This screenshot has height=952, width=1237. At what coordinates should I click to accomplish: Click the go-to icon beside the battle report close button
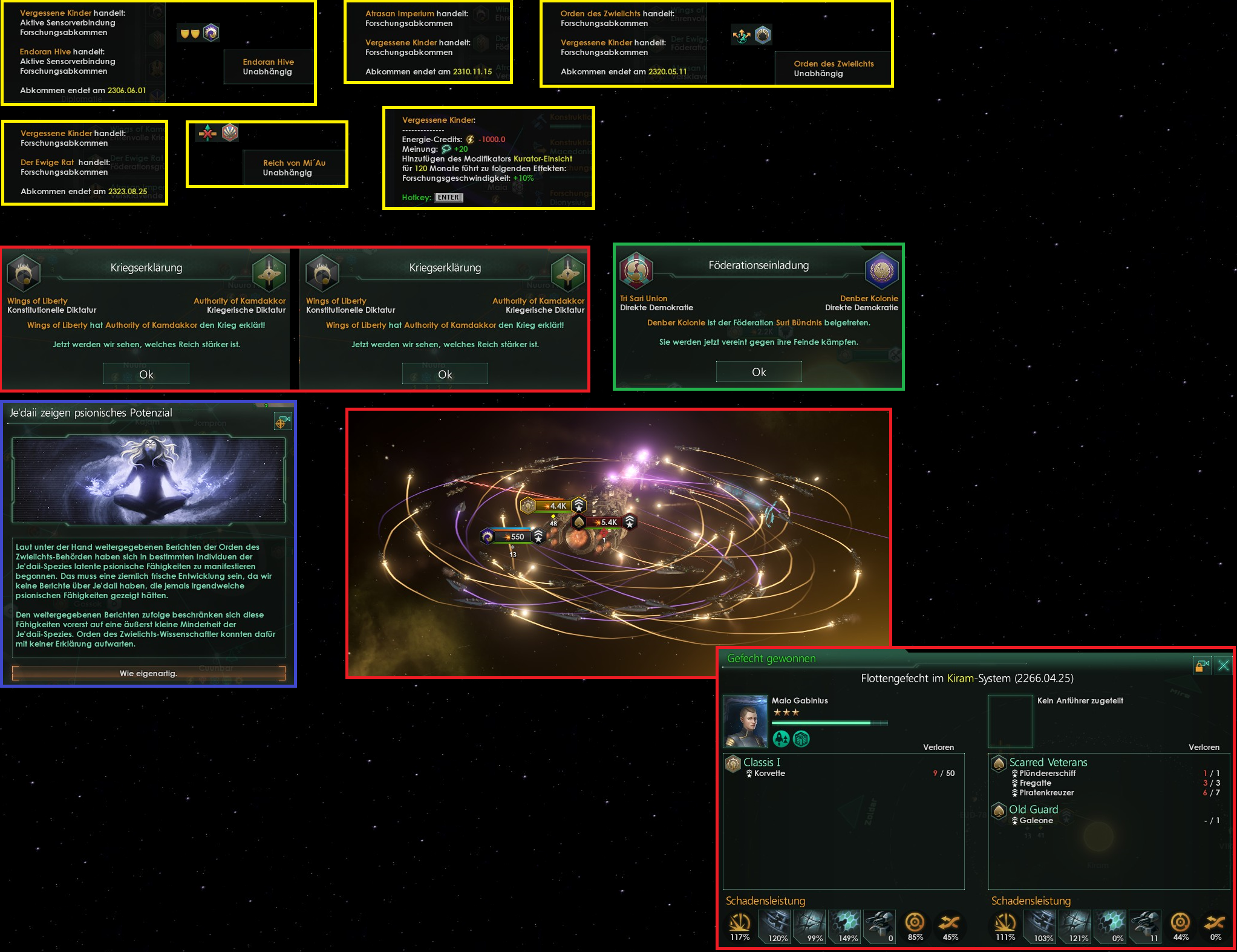point(1202,666)
